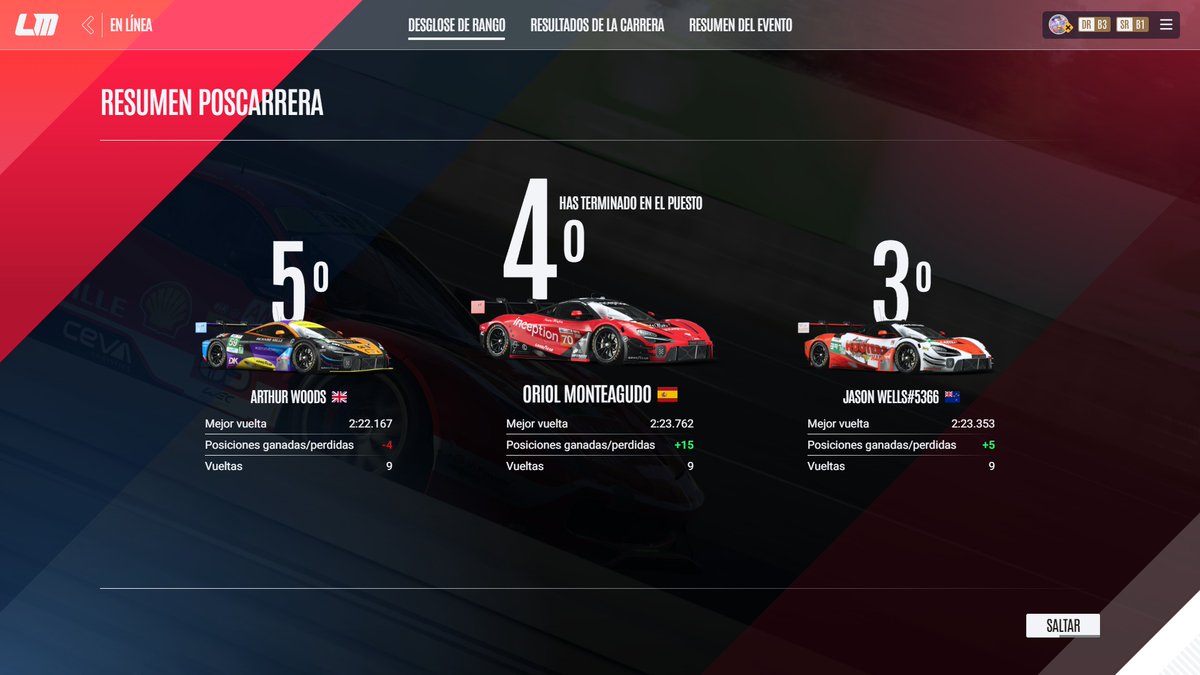Switch to the Desglose de Rango tab
The height and width of the screenshot is (675, 1200).
point(456,25)
